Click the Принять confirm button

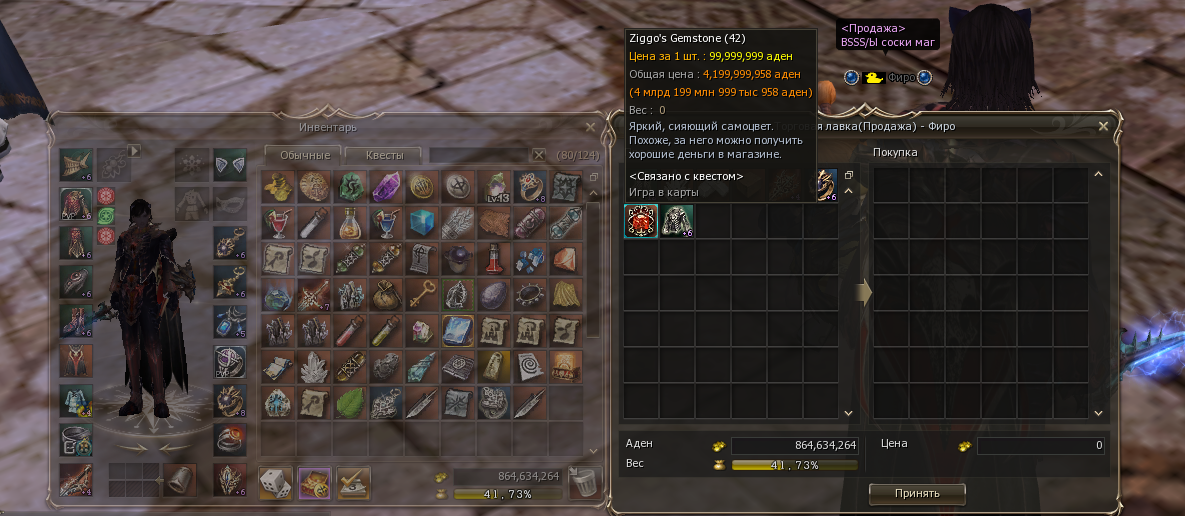(x=917, y=493)
